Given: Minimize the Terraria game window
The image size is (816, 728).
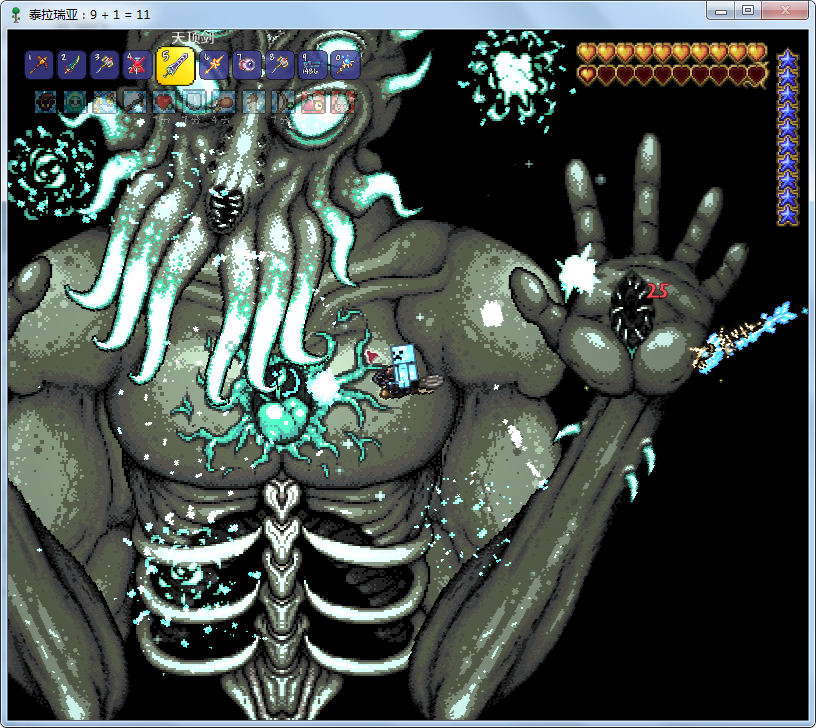Looking at the screenshot, I should (721, 10).
